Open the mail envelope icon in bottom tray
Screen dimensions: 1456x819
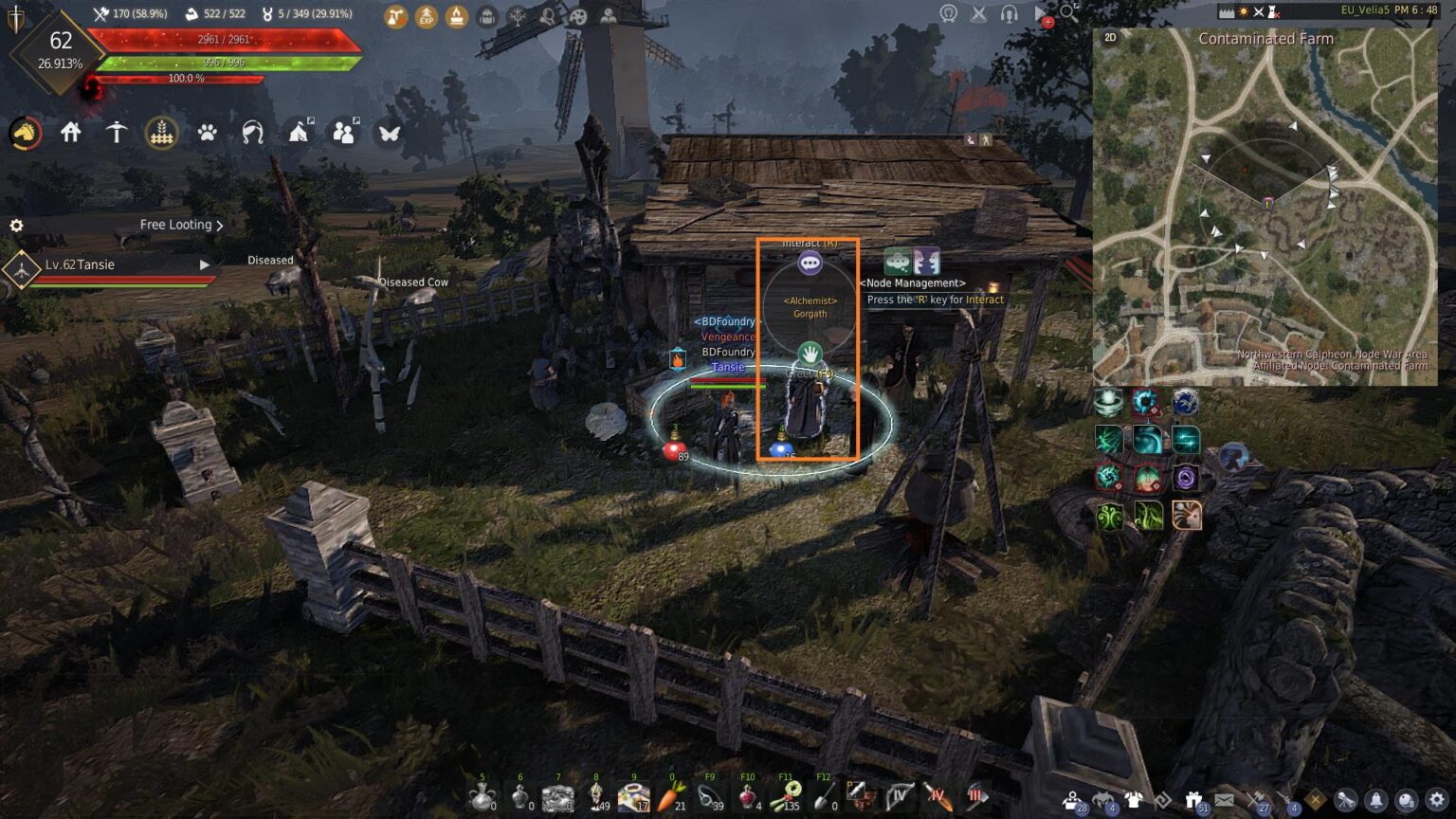1223,798
